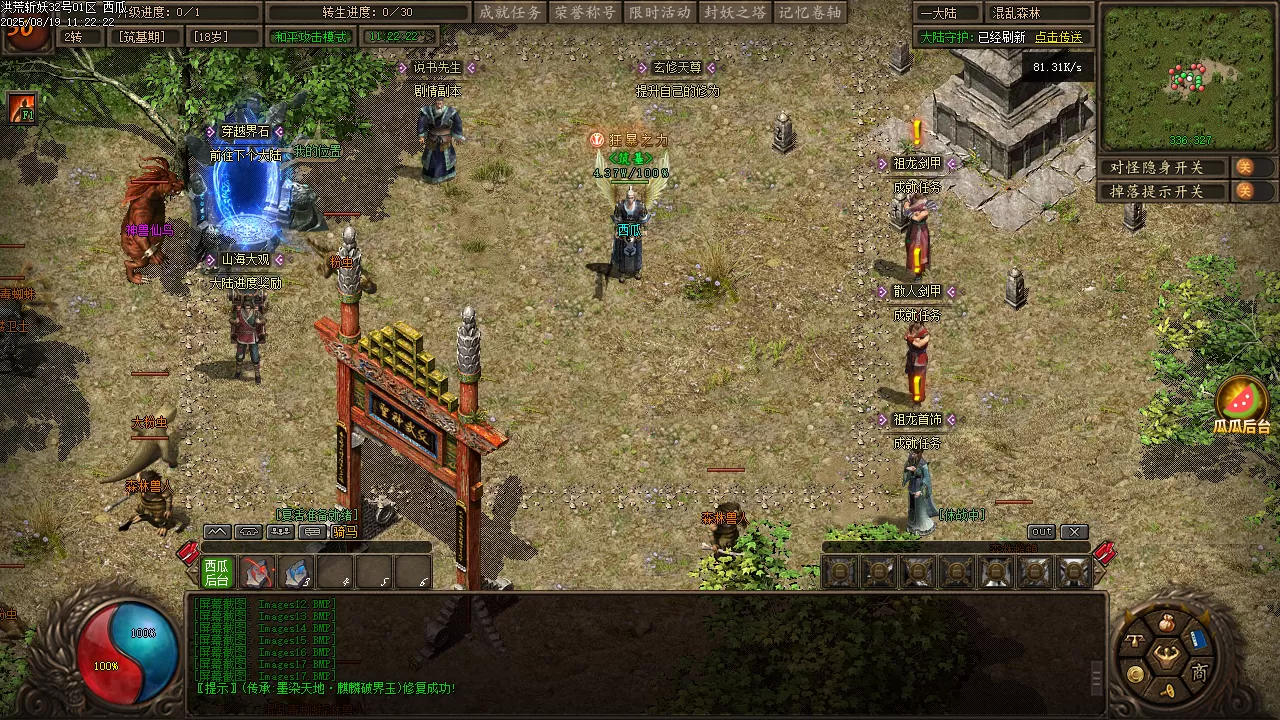This screenshot has height=720, width=1280.
Task: Use the blue crystal skill in hotbar
Action: (x=297, y=572)
